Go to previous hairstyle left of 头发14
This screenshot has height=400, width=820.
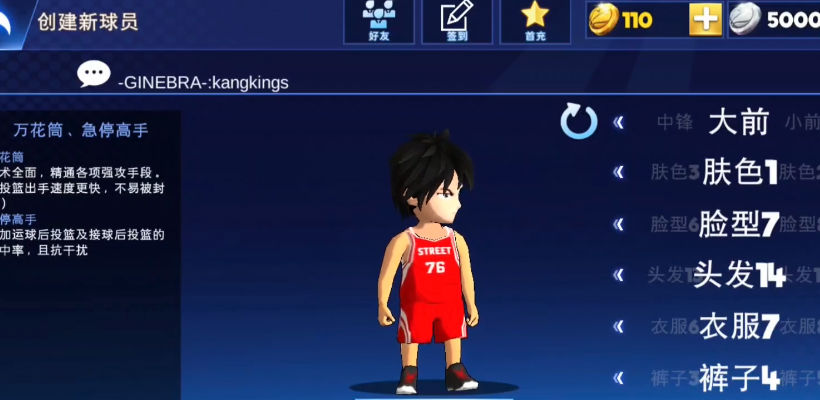pos(619,275)
